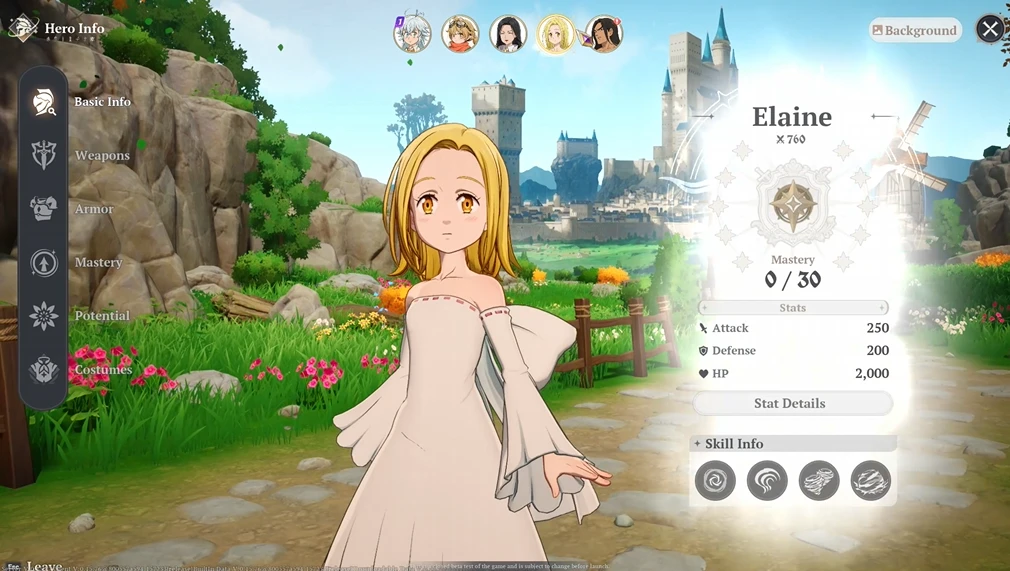
Task: Click the Mastery compass star emblem
Action: coord(792,205)
